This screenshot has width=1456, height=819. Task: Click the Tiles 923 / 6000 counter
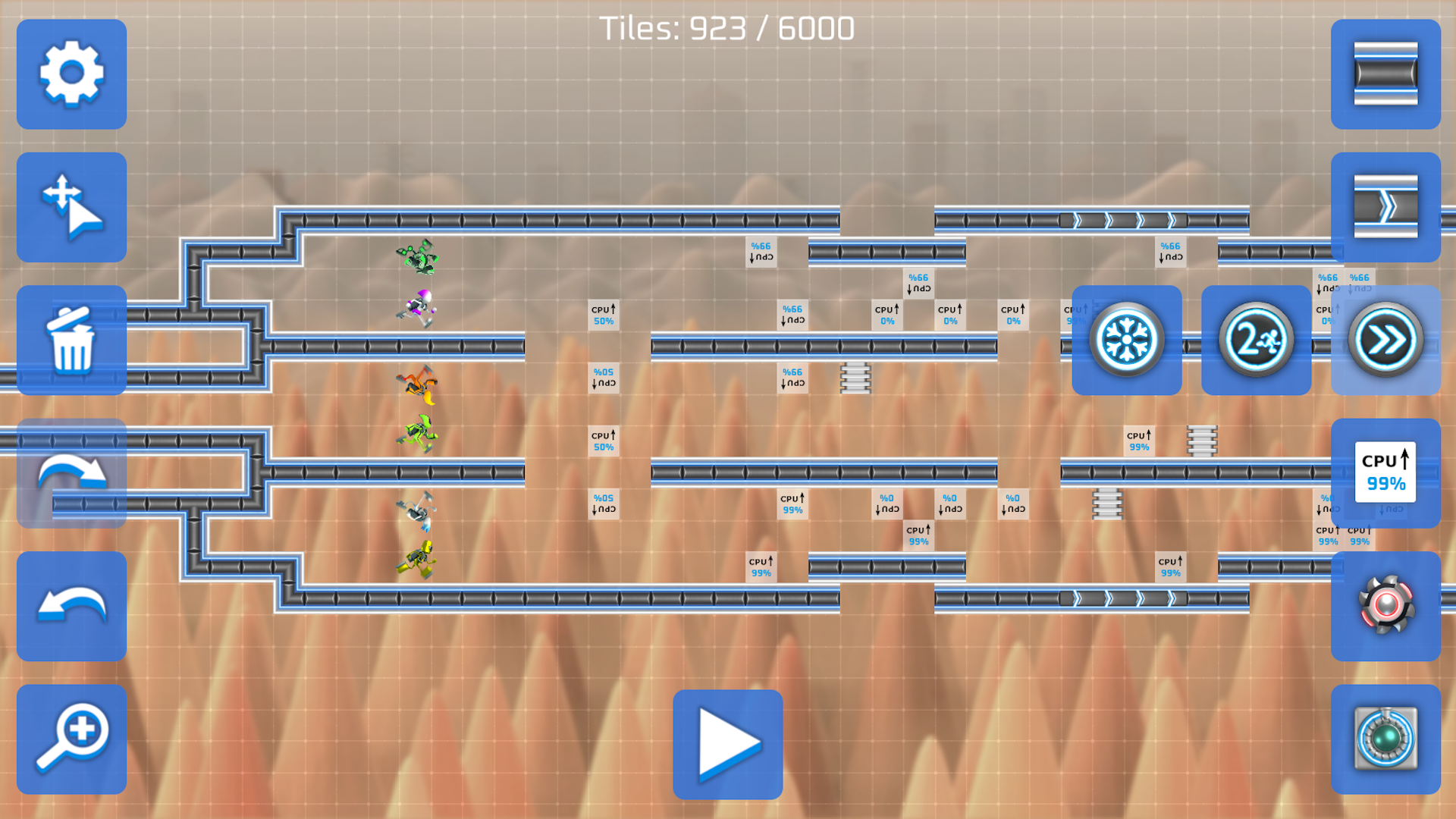(x=727, y=27)
